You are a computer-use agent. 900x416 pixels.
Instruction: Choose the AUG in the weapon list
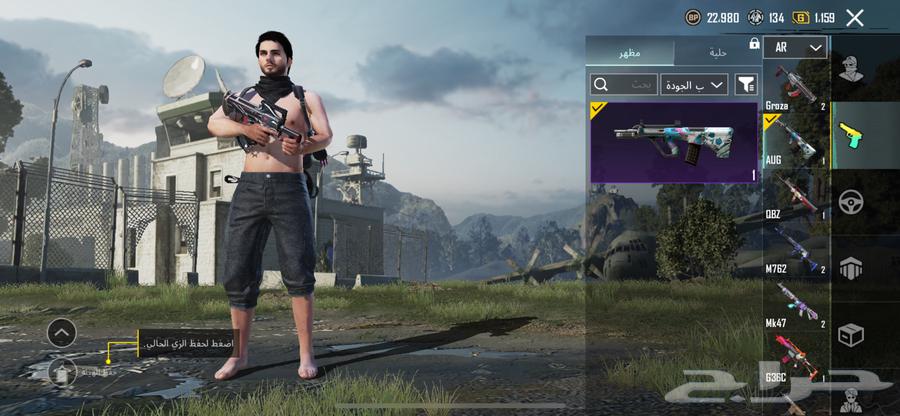tap(796, 142)
